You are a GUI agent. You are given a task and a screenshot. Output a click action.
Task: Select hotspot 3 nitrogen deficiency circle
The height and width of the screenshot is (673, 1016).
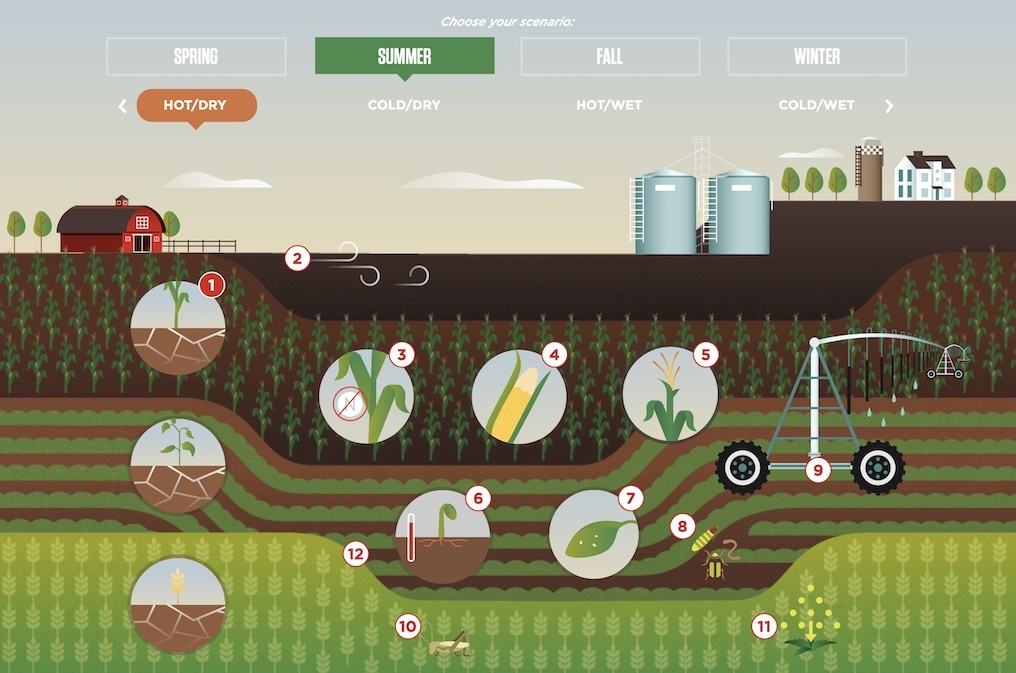pos(402,354)
